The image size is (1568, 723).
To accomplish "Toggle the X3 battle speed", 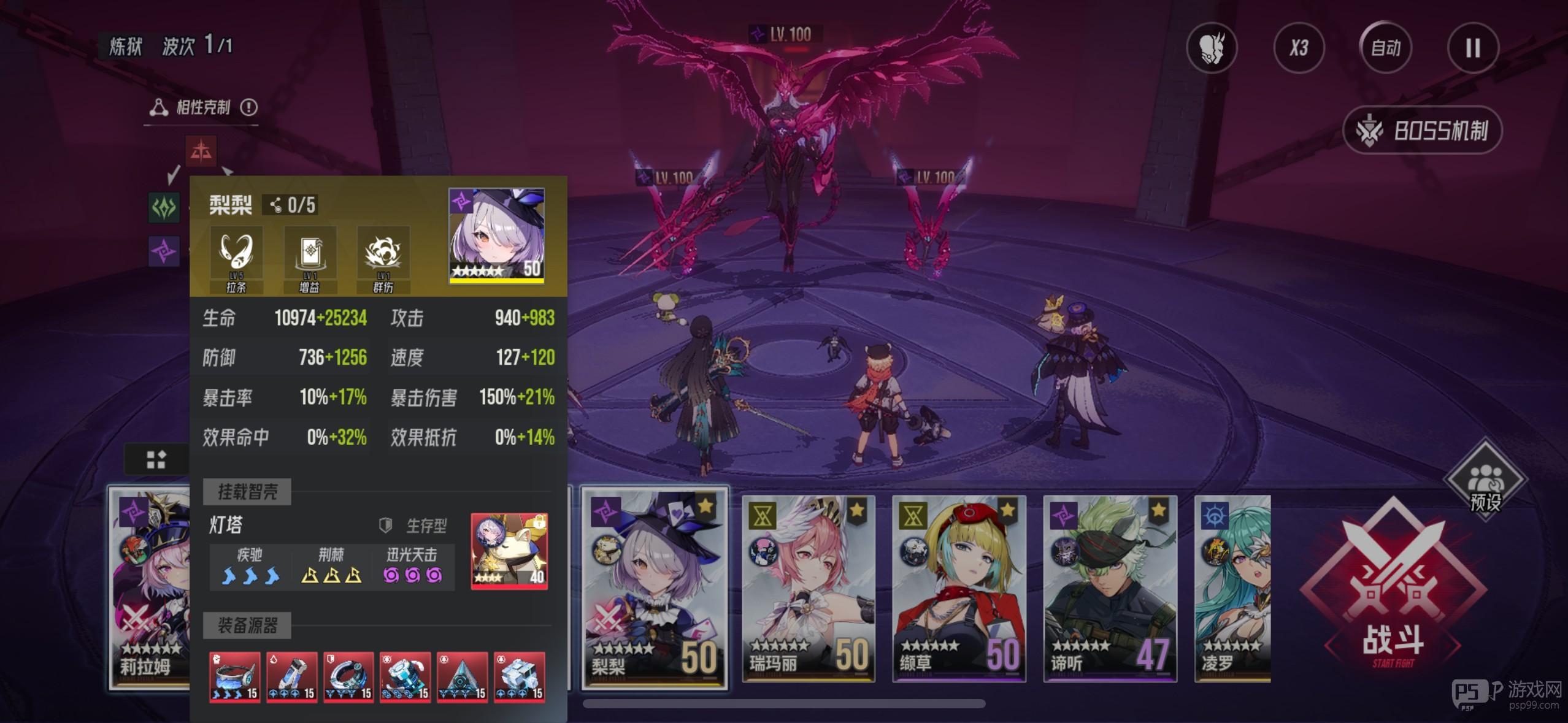I will coord(1299,48).
